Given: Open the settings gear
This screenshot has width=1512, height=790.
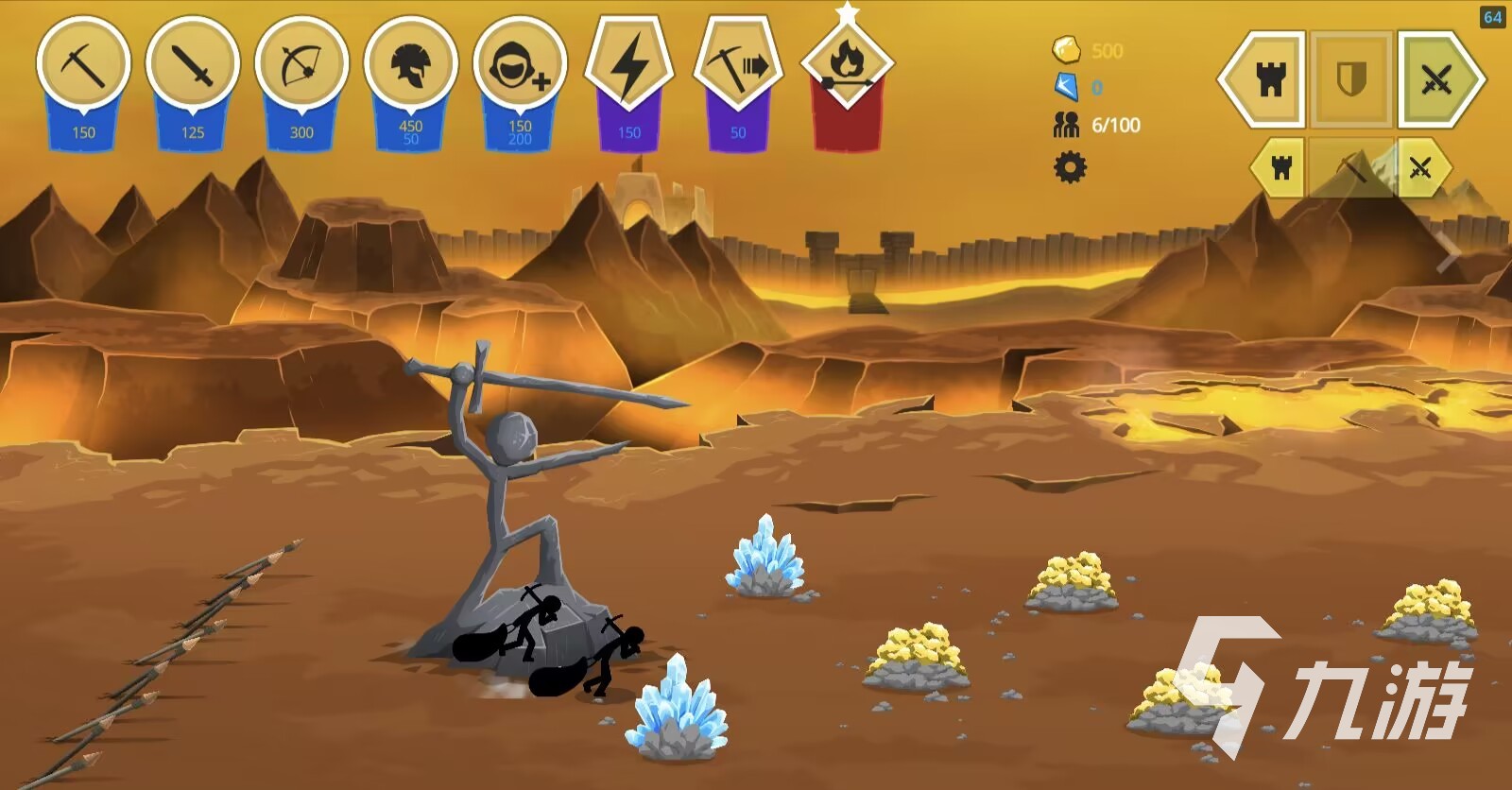Looking at the screenshot, I should (1070, 168).
